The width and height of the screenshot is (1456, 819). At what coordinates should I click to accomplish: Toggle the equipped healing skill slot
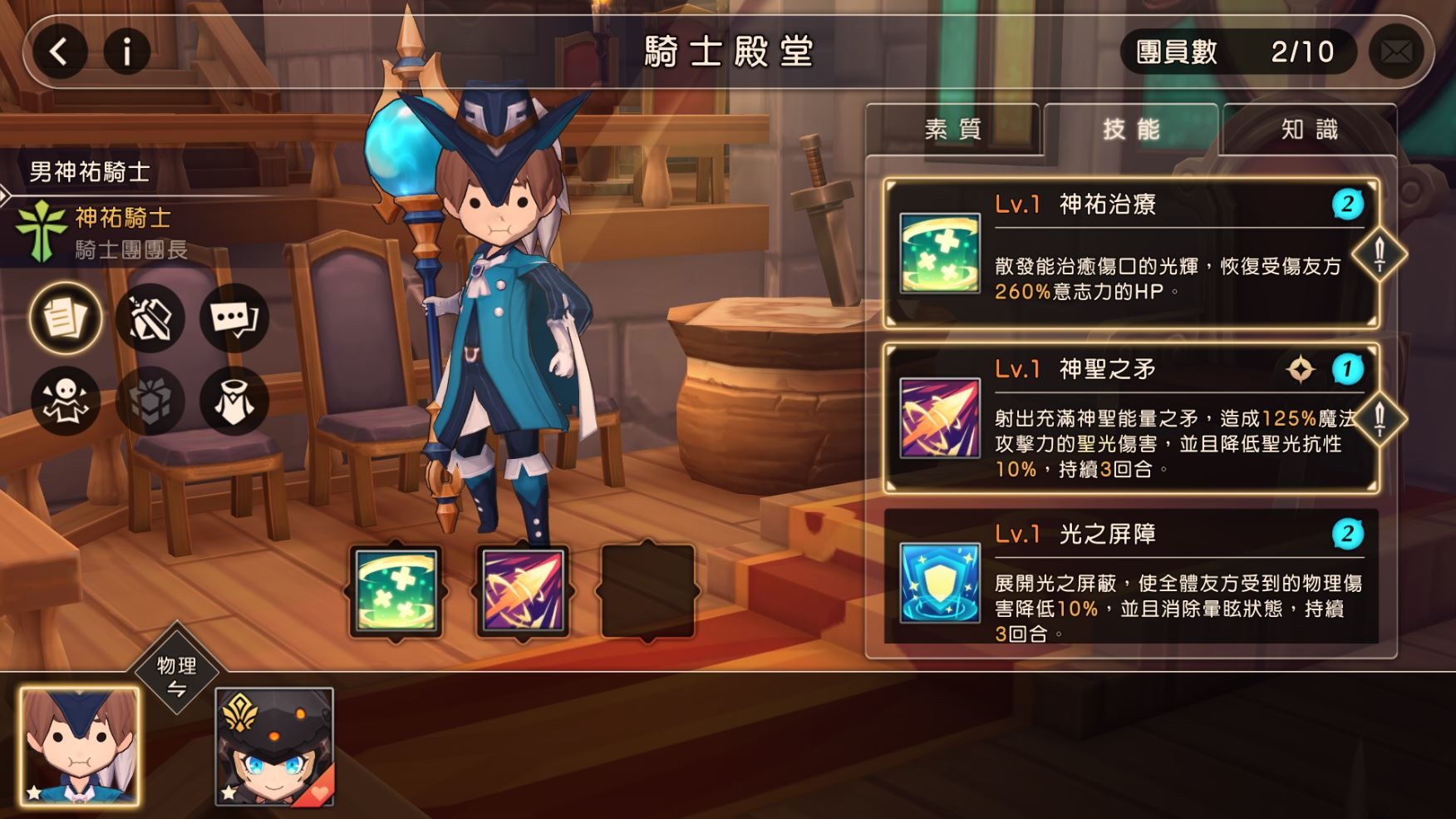pos(396,590)
